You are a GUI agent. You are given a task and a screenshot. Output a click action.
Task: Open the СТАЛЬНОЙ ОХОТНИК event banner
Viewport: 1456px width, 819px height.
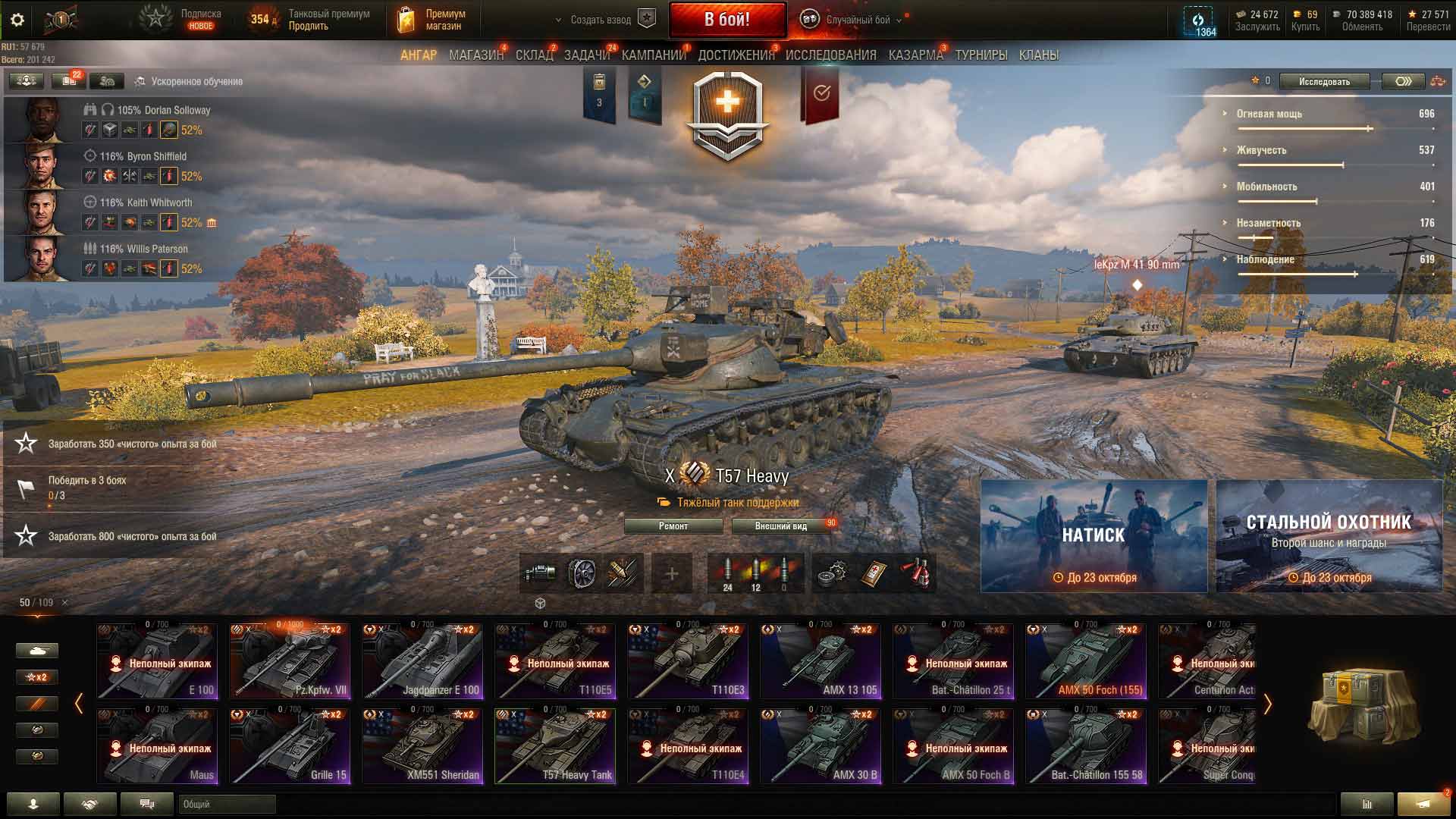click(x=1329, y=535)
